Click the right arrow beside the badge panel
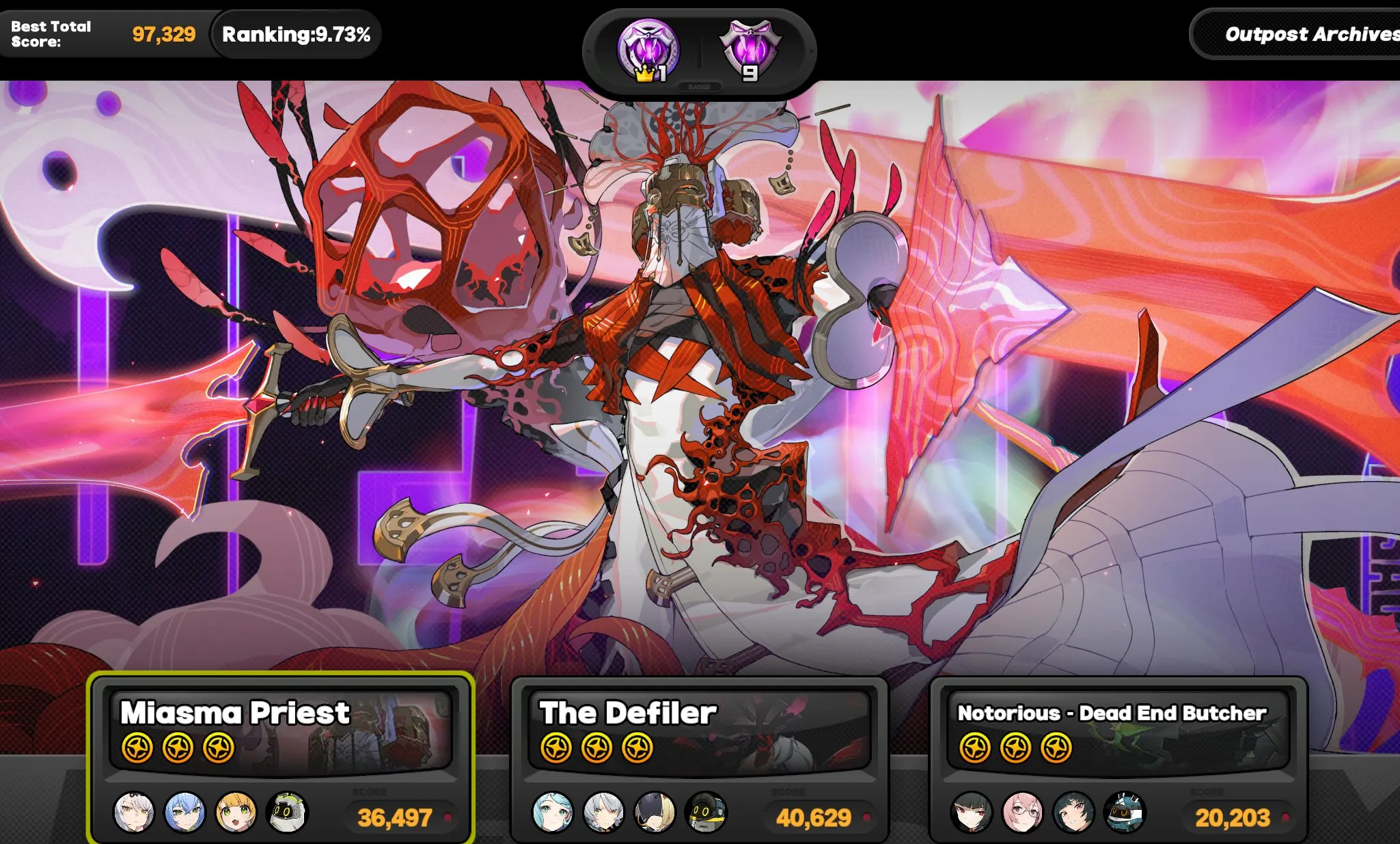Viewport: 1400px width, 844px height. (x=812, y=51)
